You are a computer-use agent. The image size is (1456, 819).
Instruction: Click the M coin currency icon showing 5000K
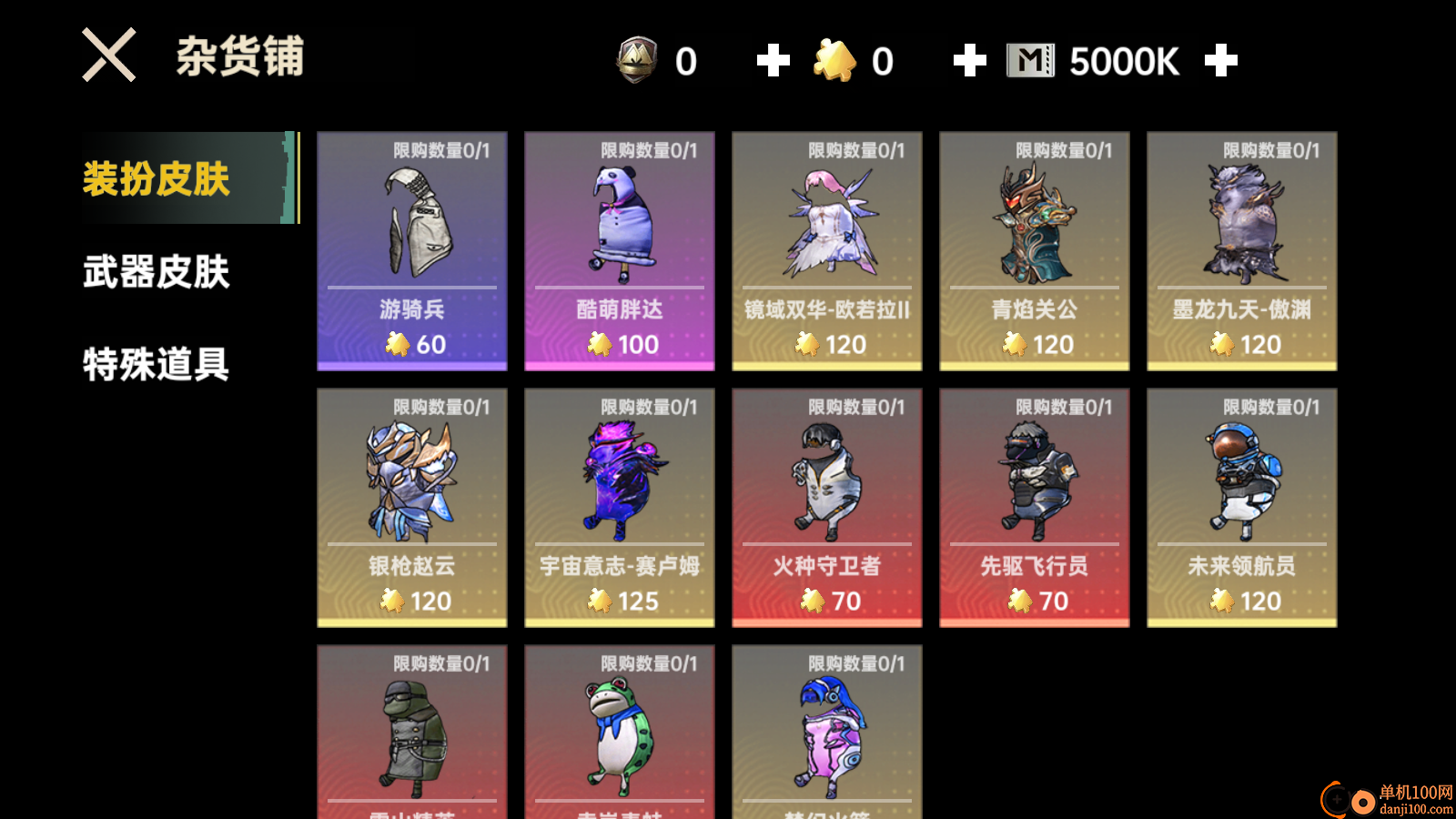[x=1029, y=60]
